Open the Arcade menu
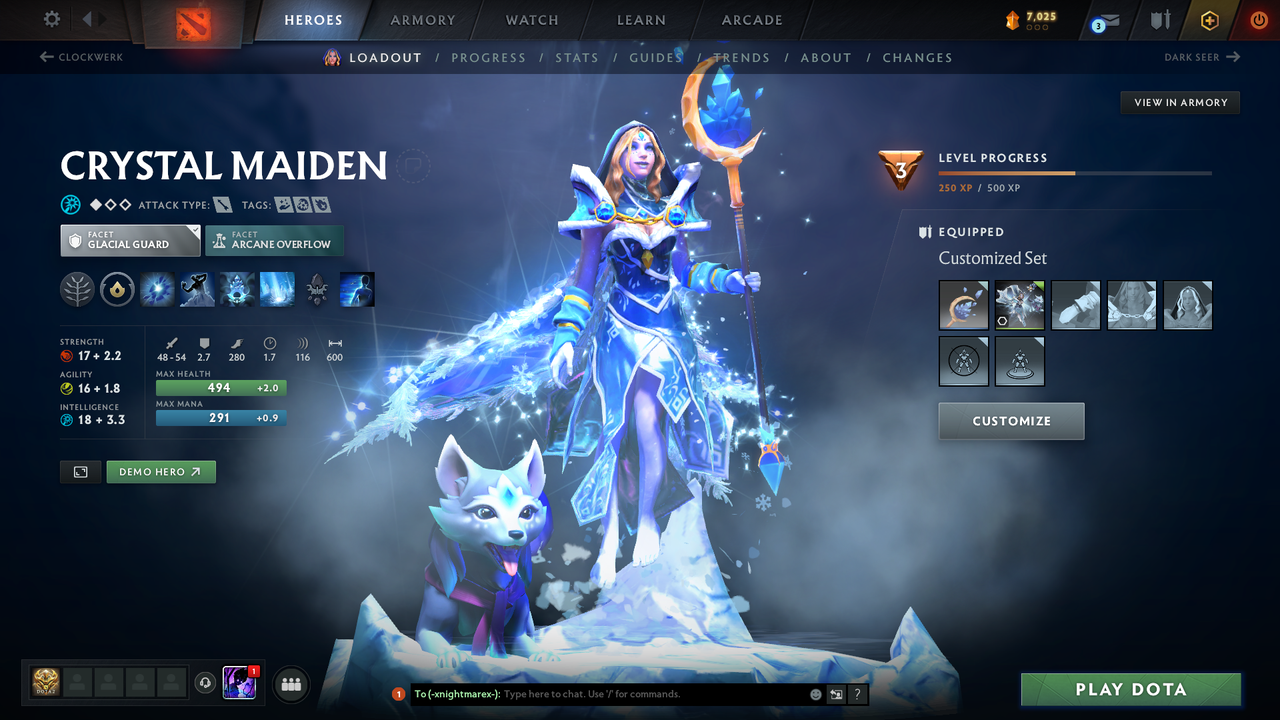 click(x=751, y=19)
